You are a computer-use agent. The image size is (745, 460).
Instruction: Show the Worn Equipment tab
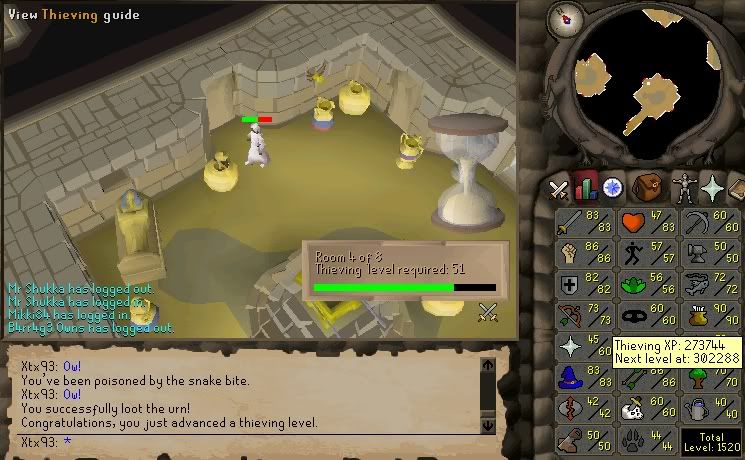click(683, 187)
